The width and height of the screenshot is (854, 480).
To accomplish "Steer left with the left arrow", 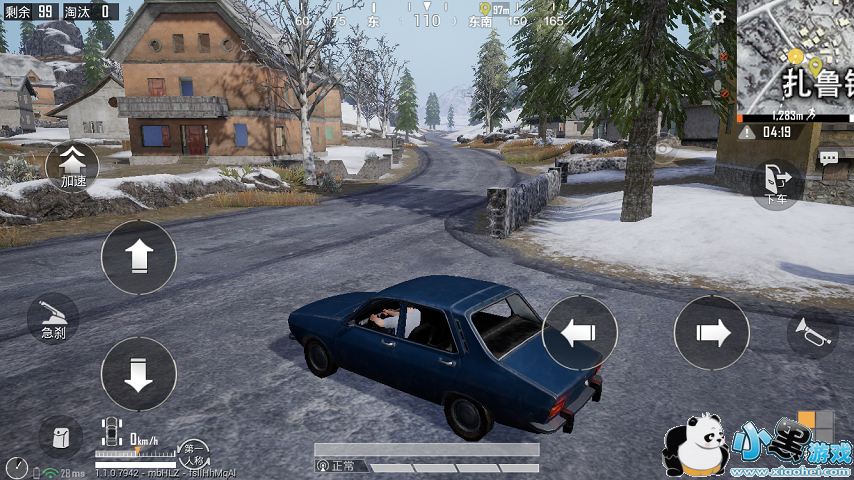I will point(580,332).
